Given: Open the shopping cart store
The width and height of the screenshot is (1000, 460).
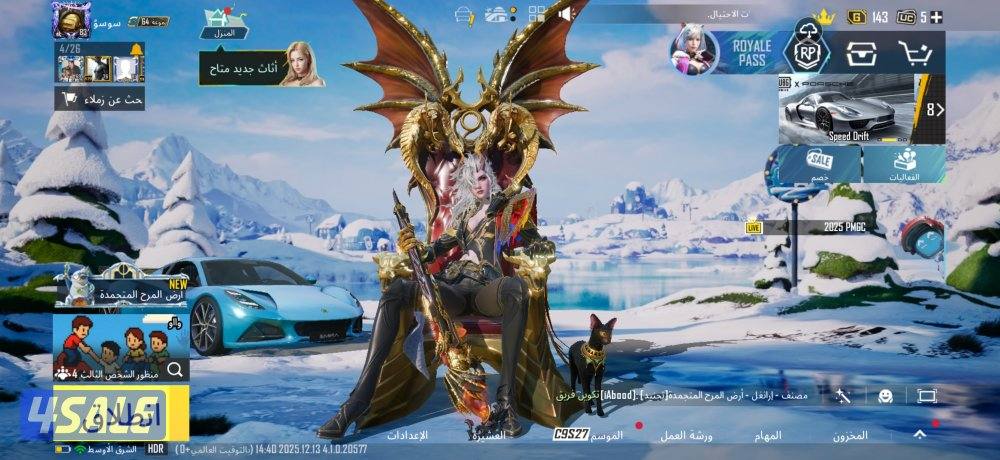Looking at the screenshot, I should pos(915,53).
